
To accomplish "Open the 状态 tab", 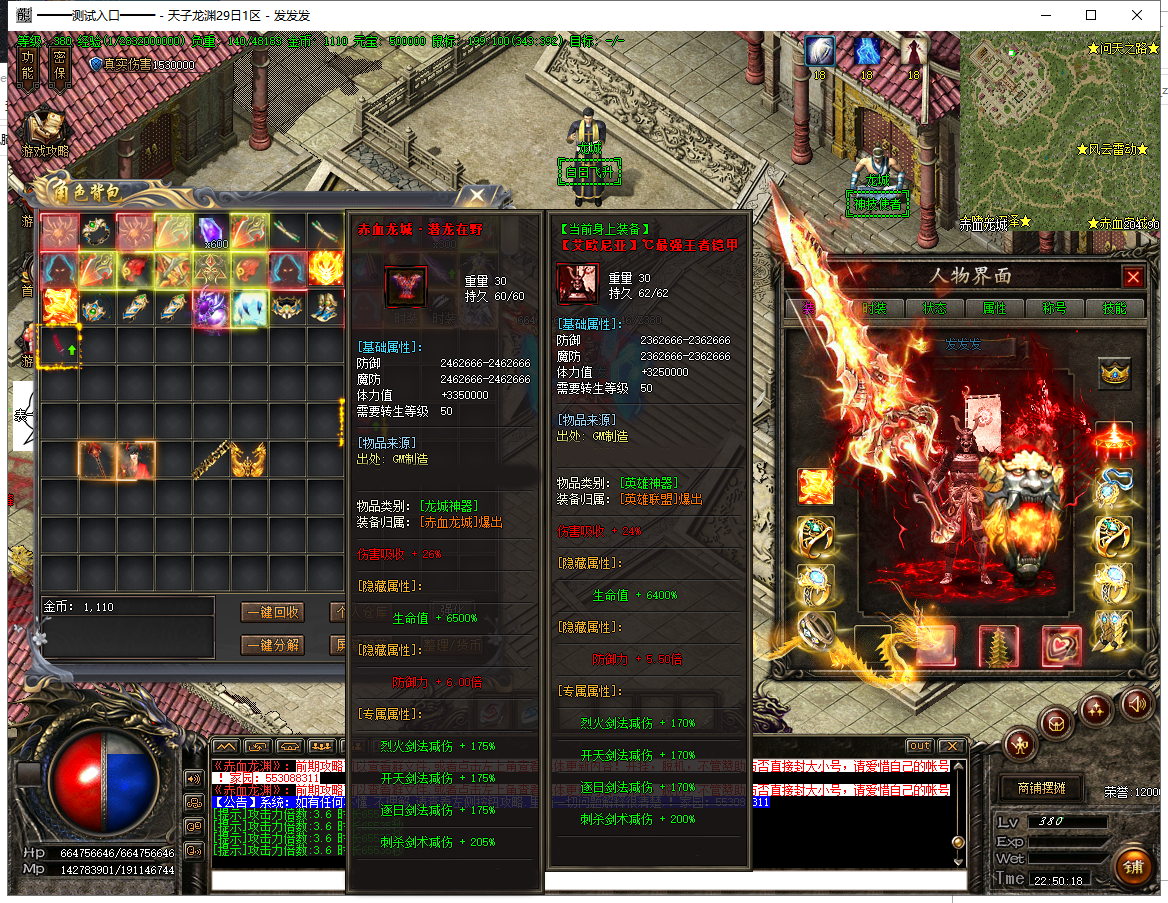I will [x=935, y=308].
